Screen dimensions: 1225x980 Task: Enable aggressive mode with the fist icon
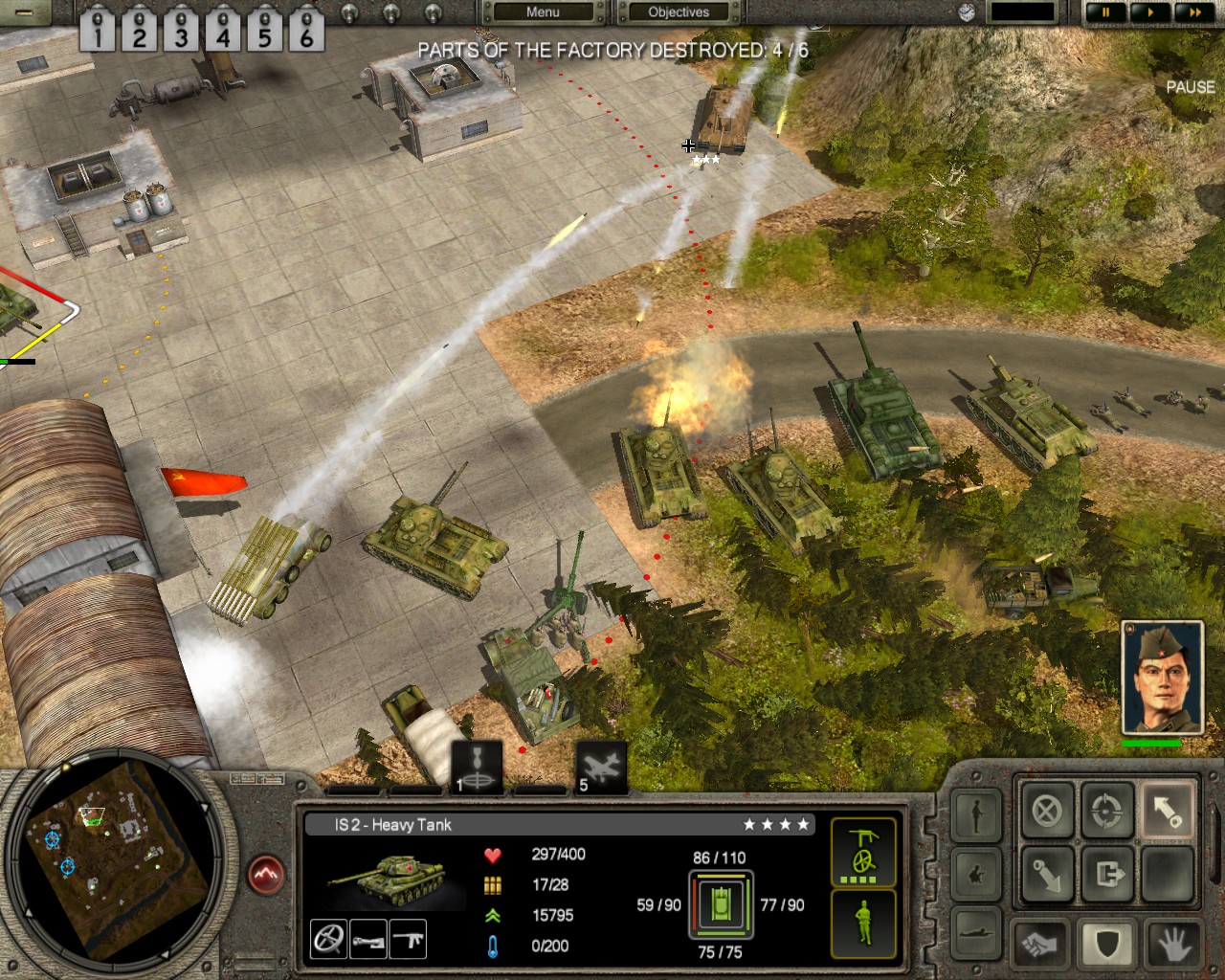(1038, 944)
